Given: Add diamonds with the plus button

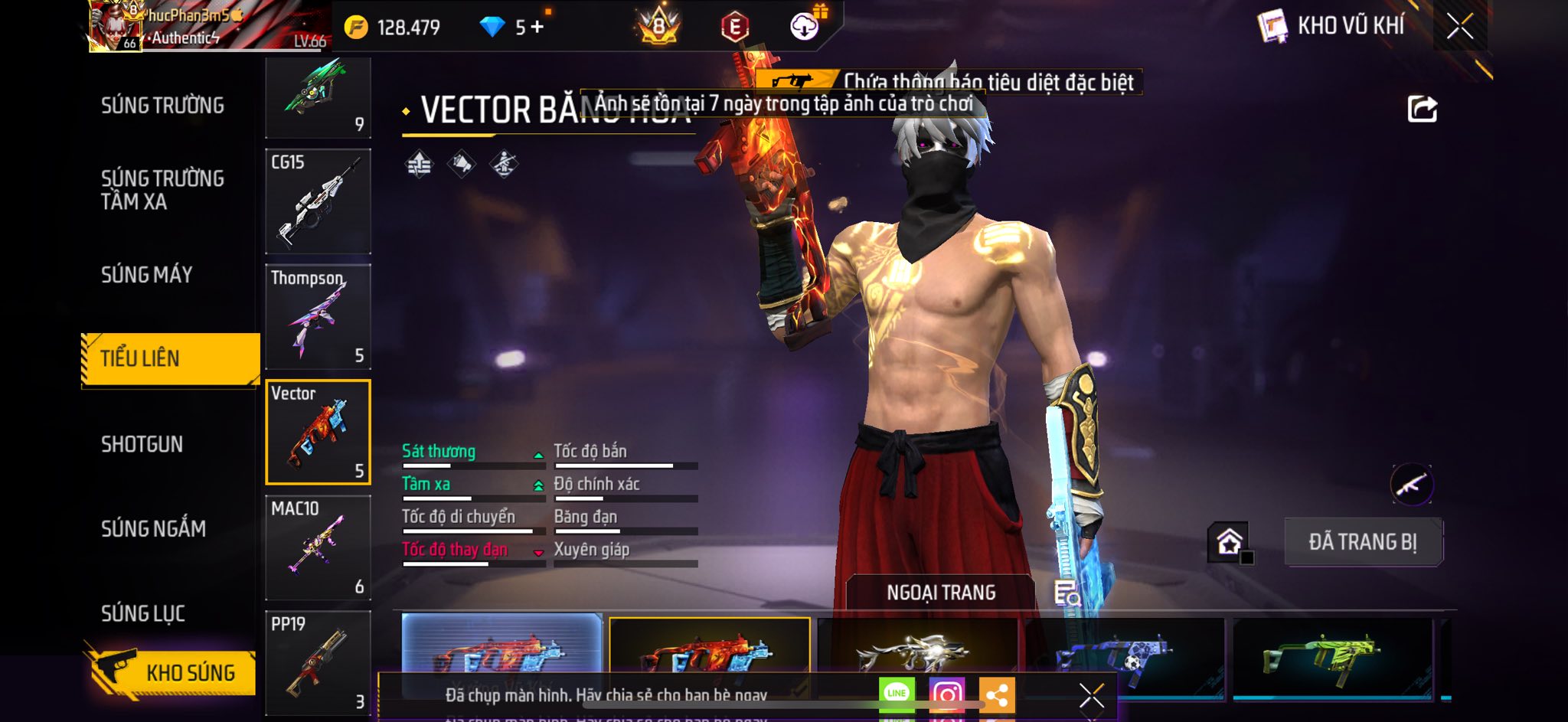Looking at the screenshot, I should pos(537,27).
